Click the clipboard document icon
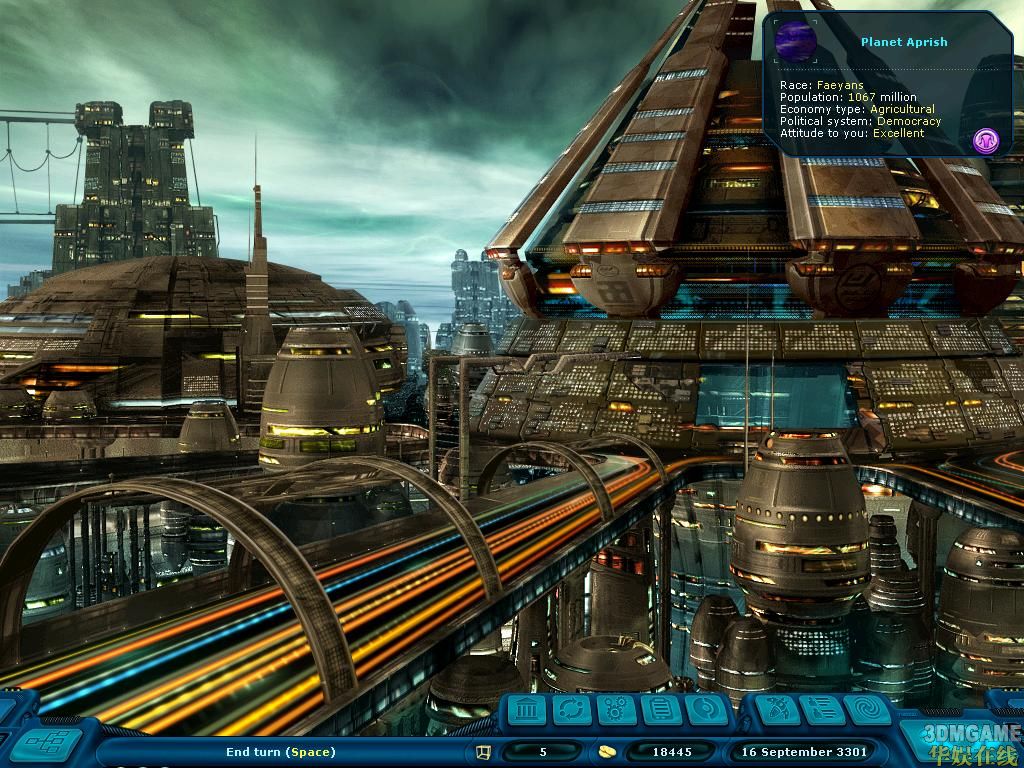Image resolution: width=1024 pixels, height=768 pixels. 662,711
